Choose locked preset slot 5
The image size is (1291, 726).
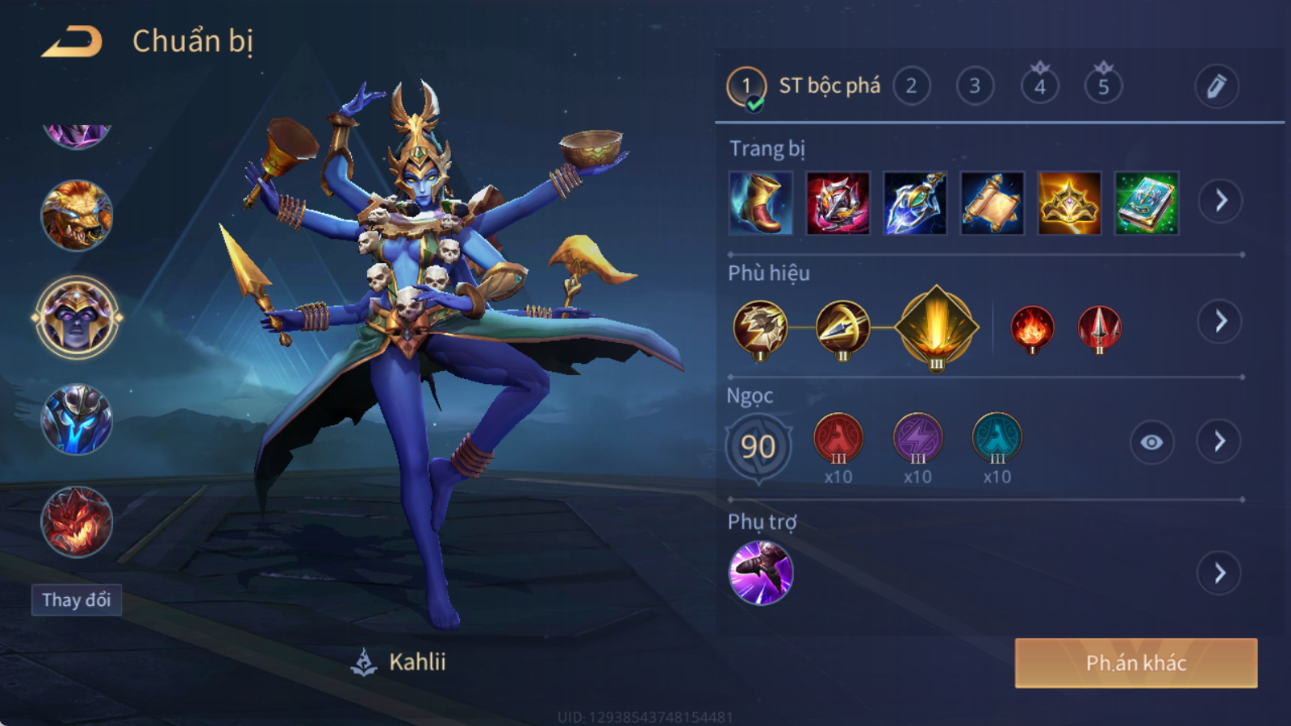tap(1104, 86)
